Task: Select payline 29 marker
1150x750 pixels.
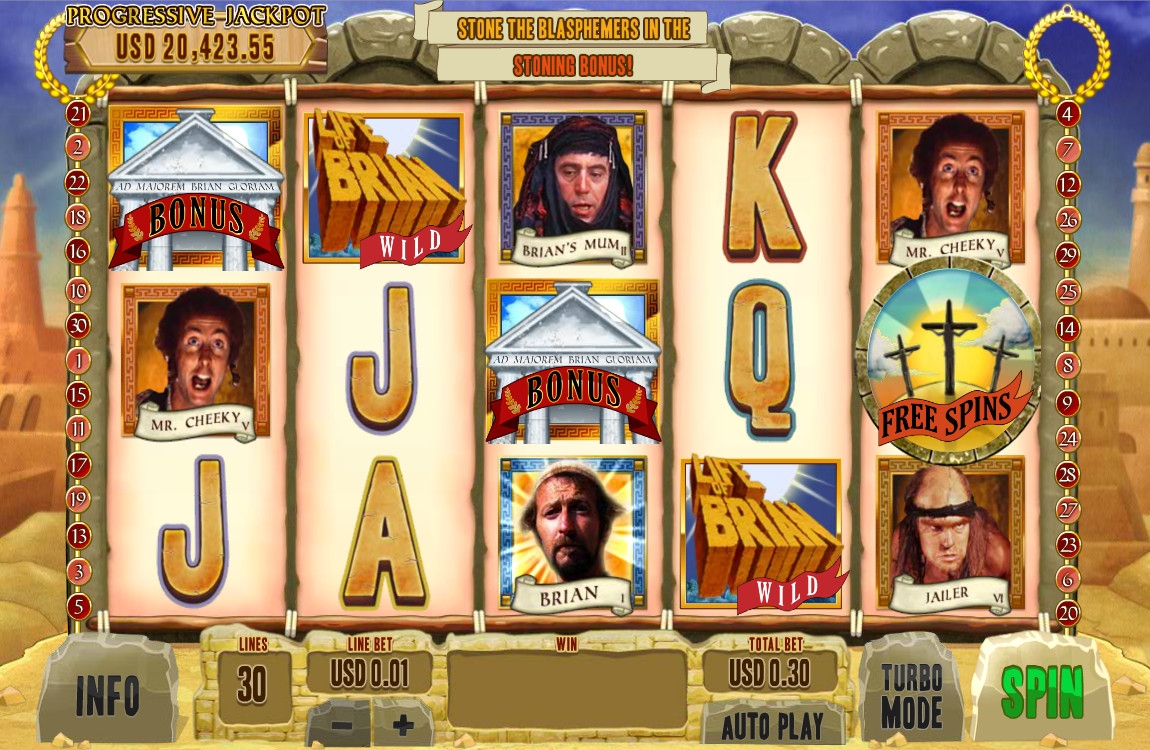Action: pyautogui.click(x=1068, y=255)
